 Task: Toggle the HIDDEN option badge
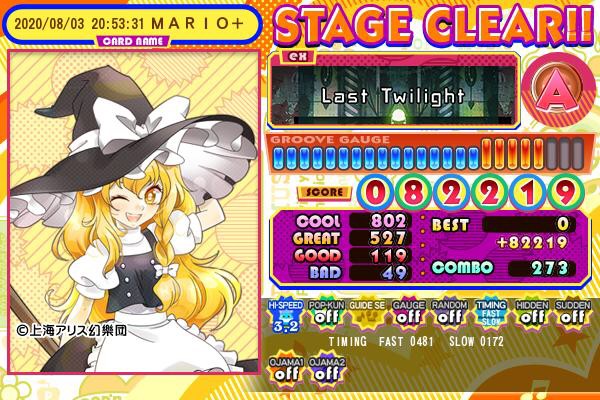(x=530, y=314)
